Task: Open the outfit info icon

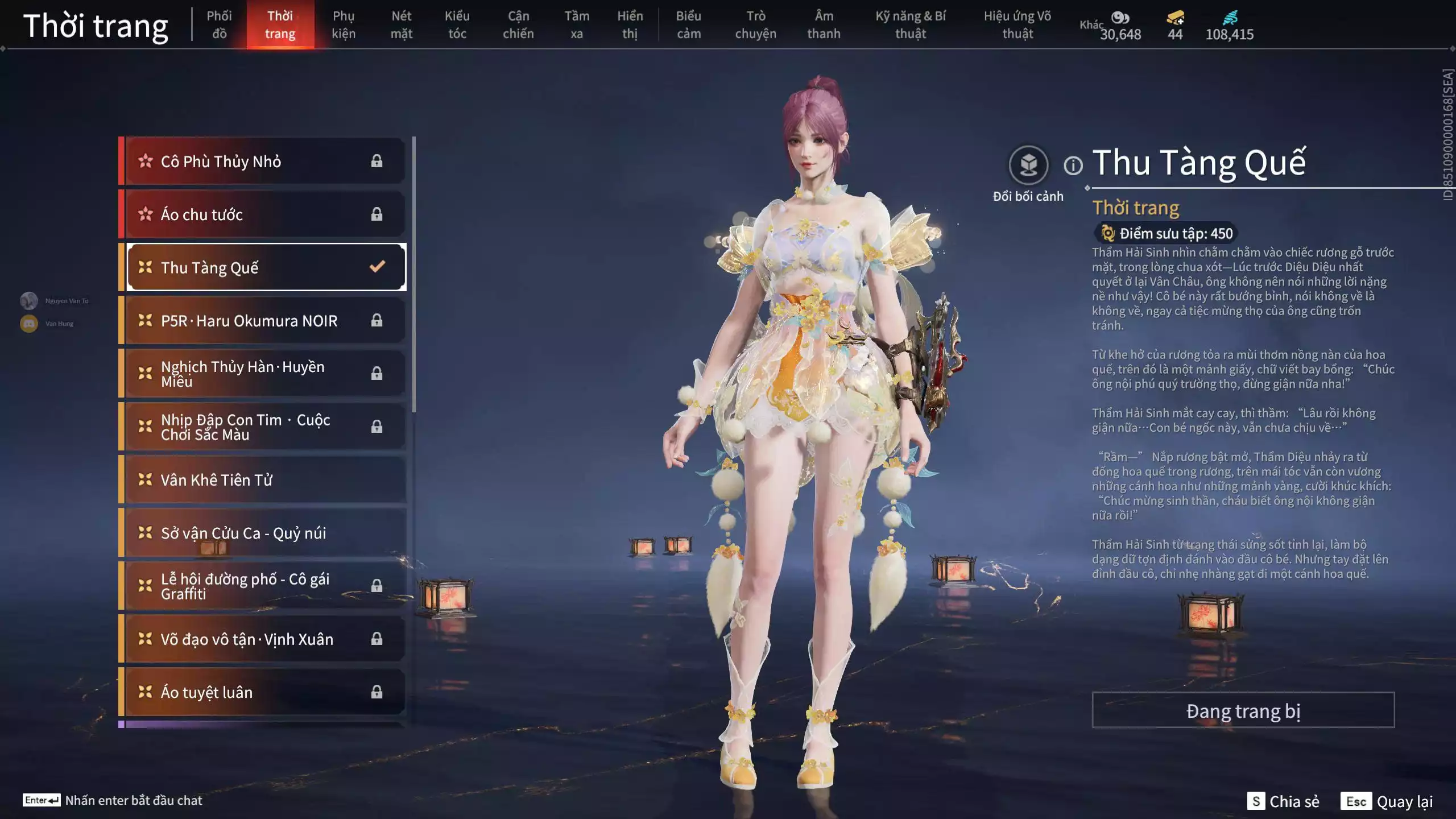Action: 1073,166
